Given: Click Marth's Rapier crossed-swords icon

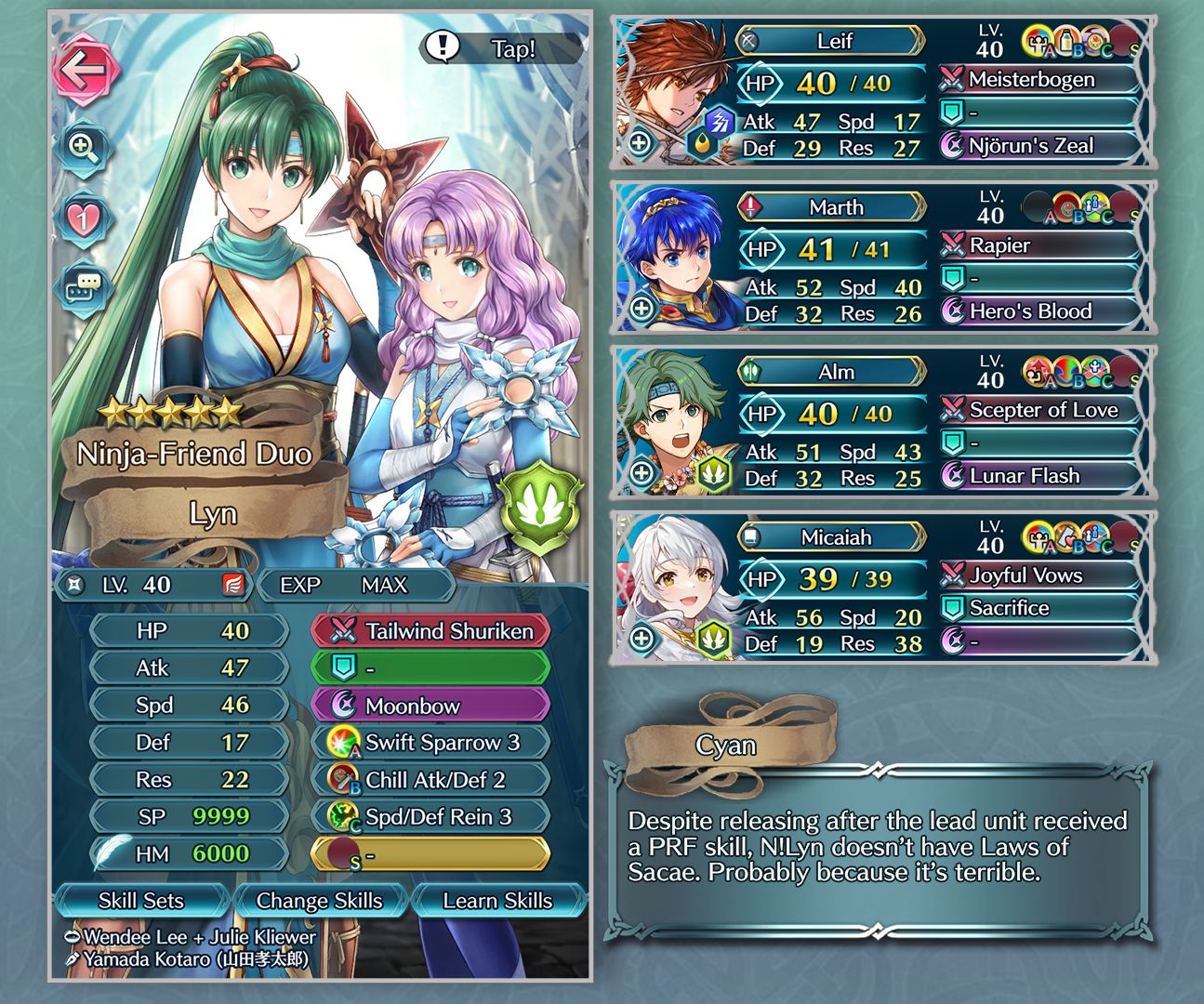Looking at the screenshot, I should pyautogui.click(x=950, y=244).
